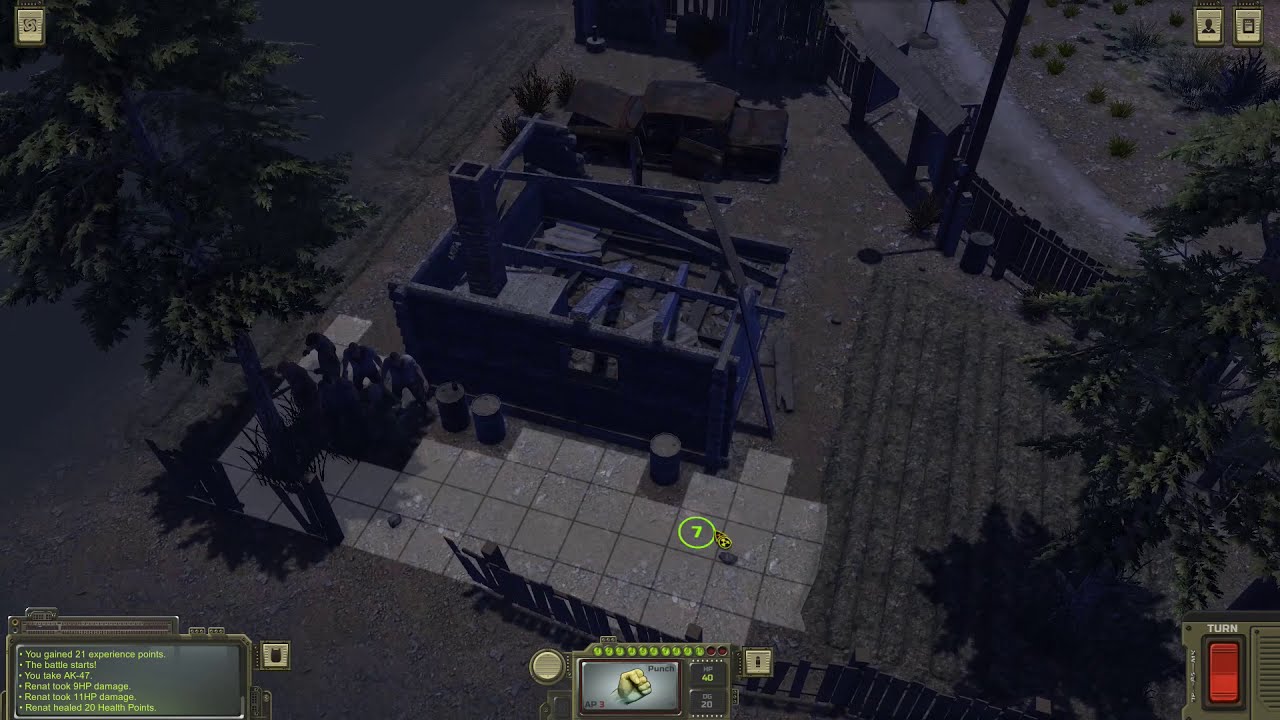Open the character sheet portrait icon
1280x720 pixels.
click(1209, 27)
